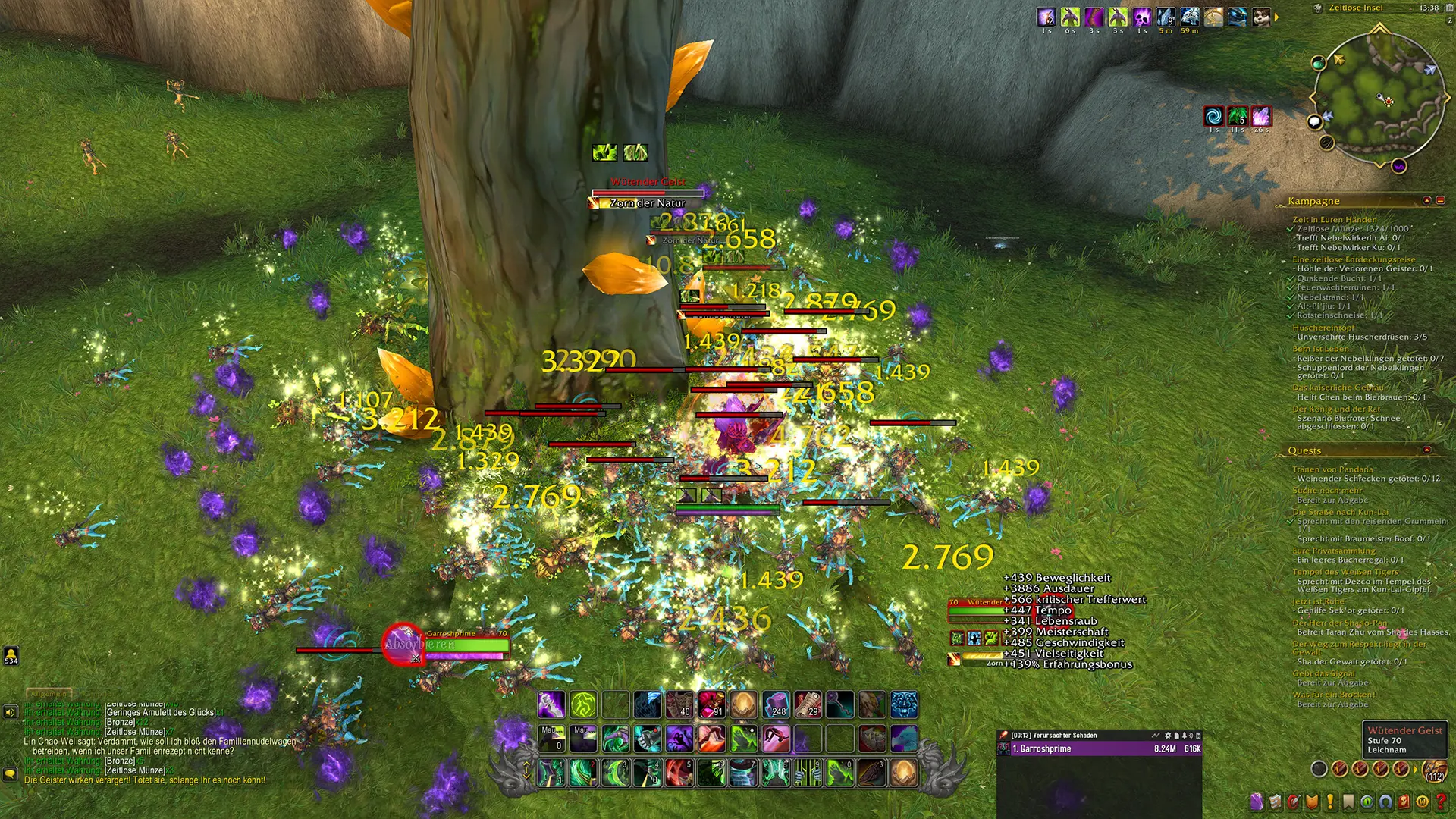Collapse the Kampagne objectives section
Image resolution: width=1456 pixels, height=819 pixels.
(x=1440, y=200)
